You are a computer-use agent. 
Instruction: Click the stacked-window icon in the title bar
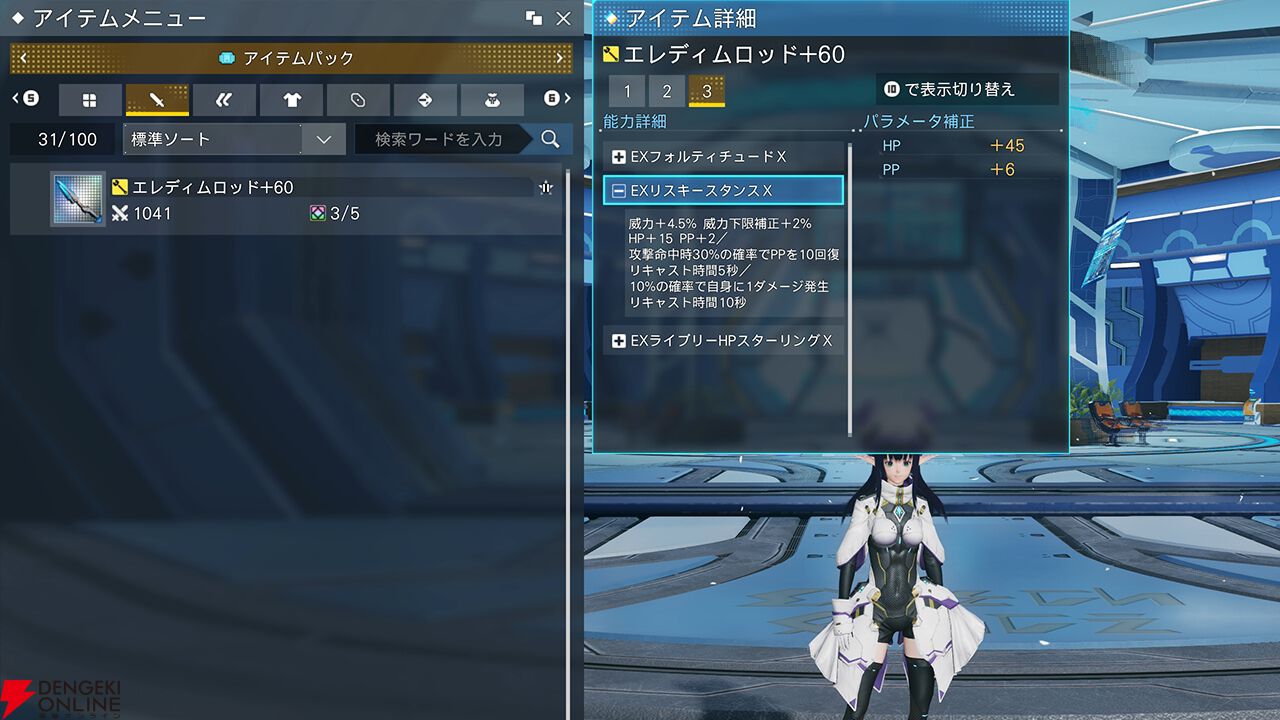[x=536, y=17]
